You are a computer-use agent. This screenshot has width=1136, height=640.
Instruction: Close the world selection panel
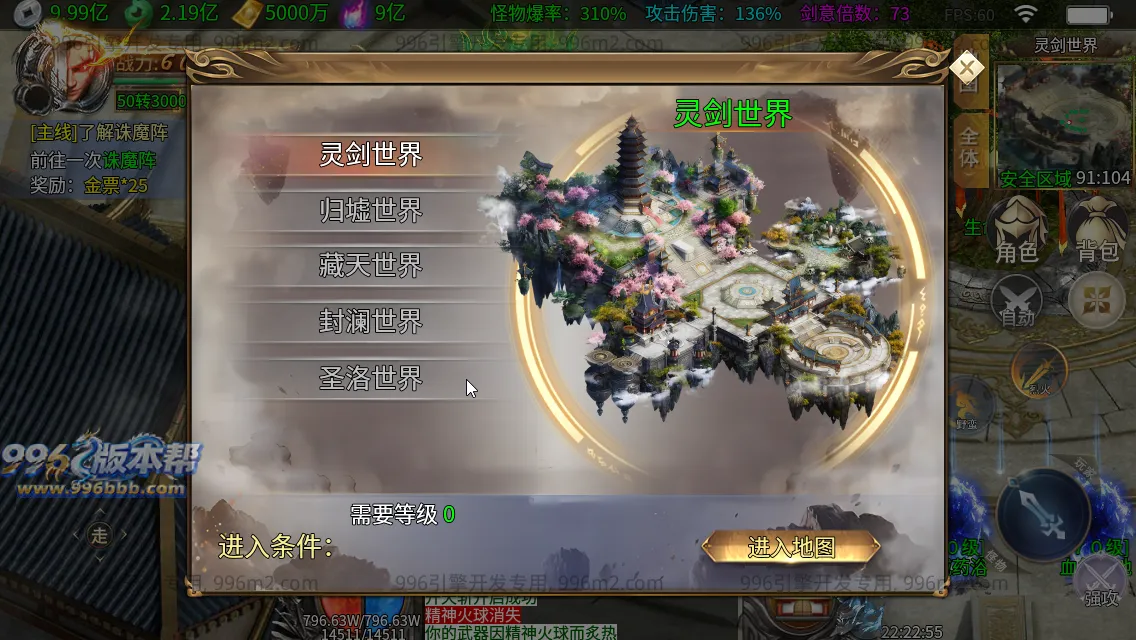966,67
